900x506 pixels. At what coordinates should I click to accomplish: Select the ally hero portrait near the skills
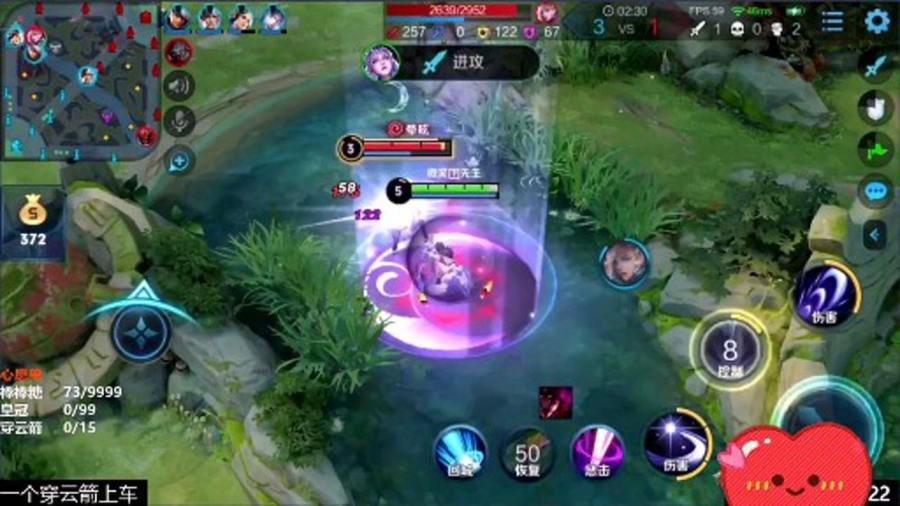[x=624, y=264]
